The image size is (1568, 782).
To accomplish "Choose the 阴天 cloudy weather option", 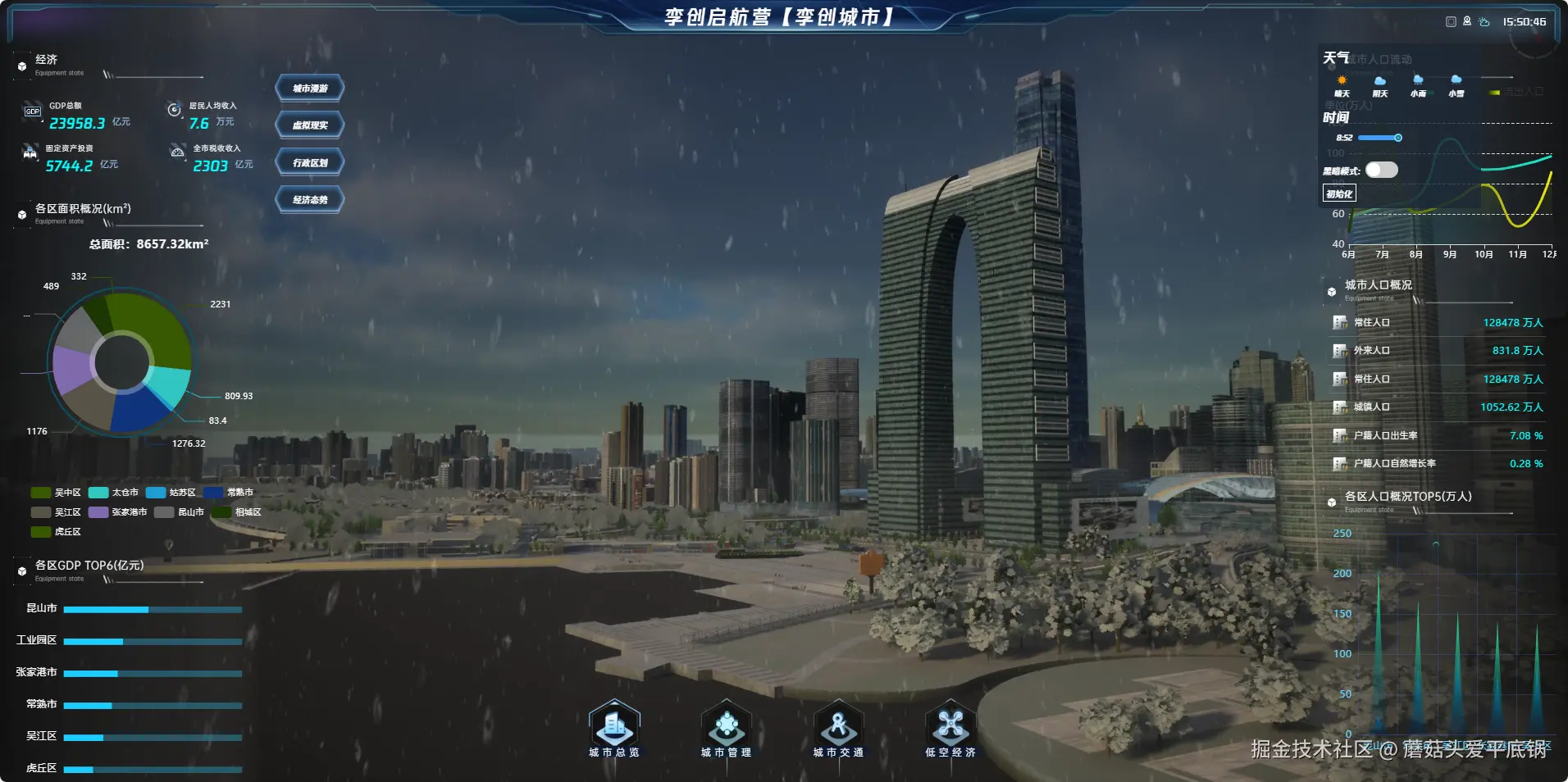I will coord(1380,85).
